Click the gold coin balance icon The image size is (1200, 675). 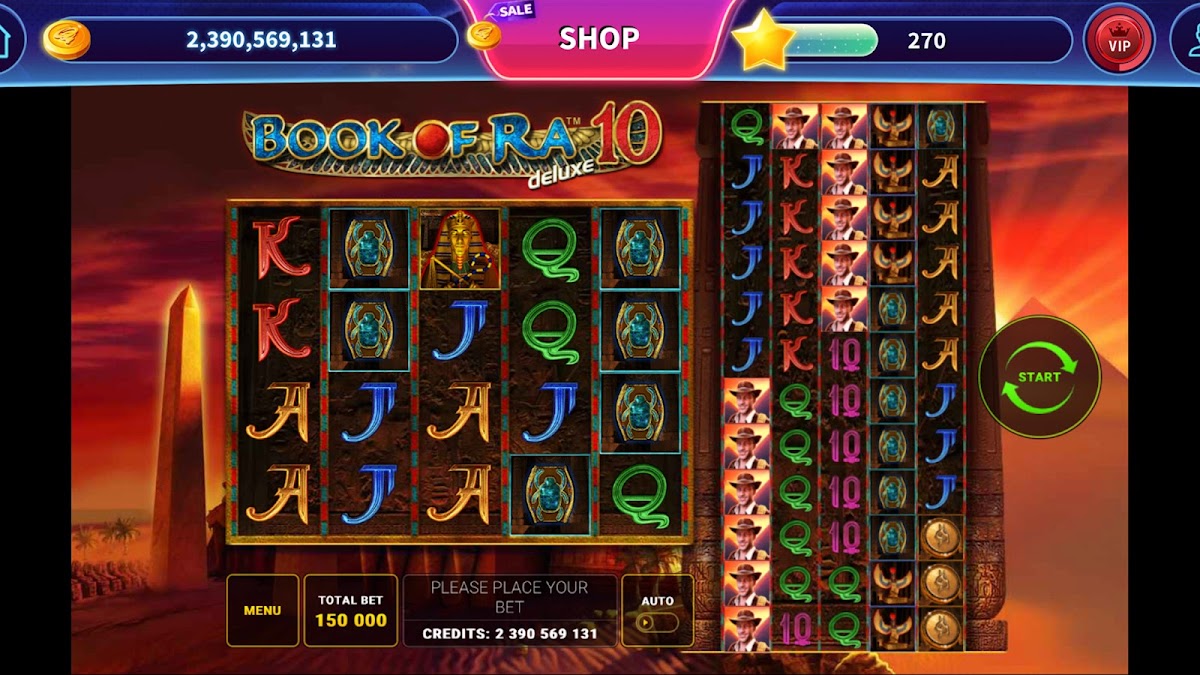67,40
